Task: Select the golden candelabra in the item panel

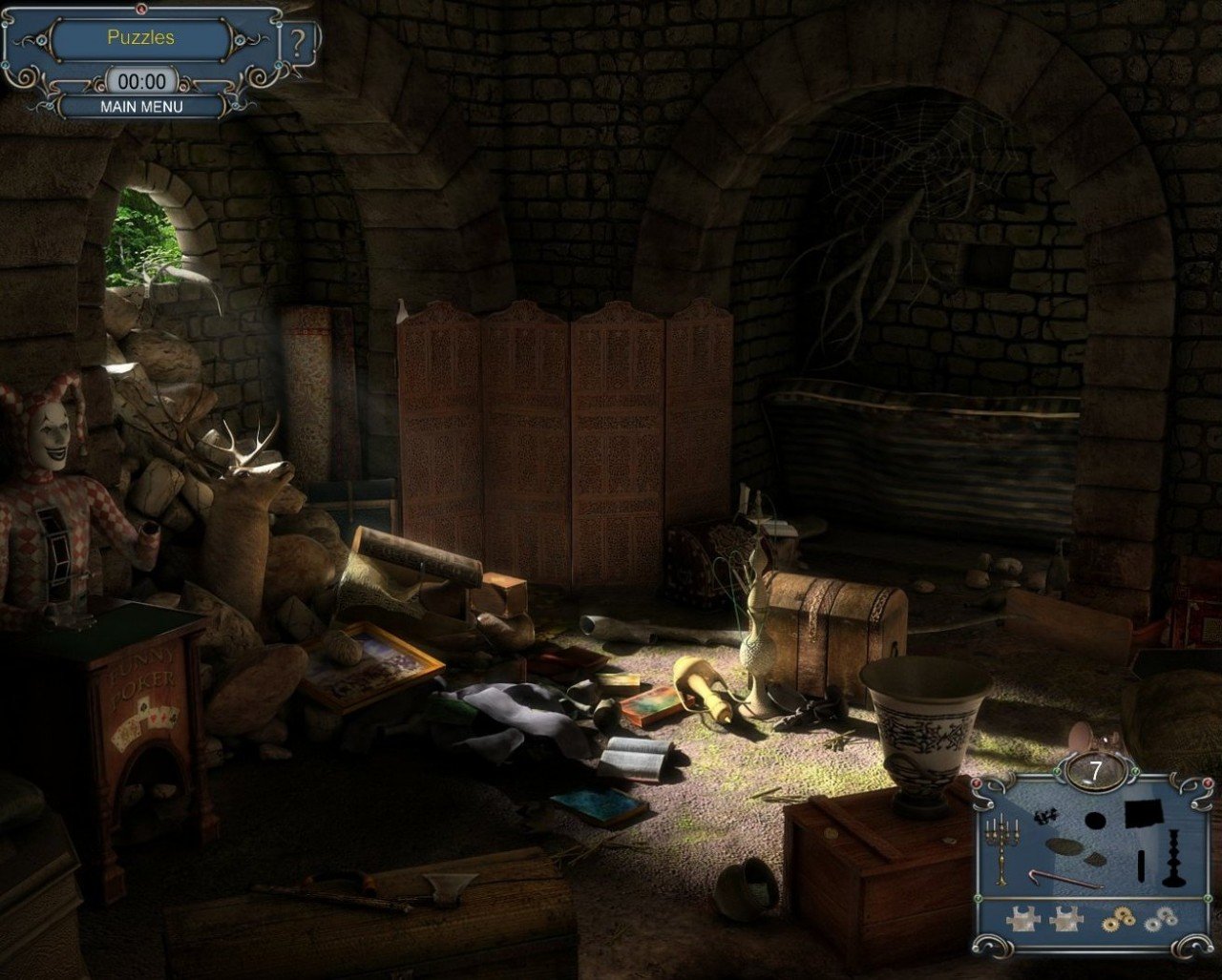Action: [x=1001, y=846]
